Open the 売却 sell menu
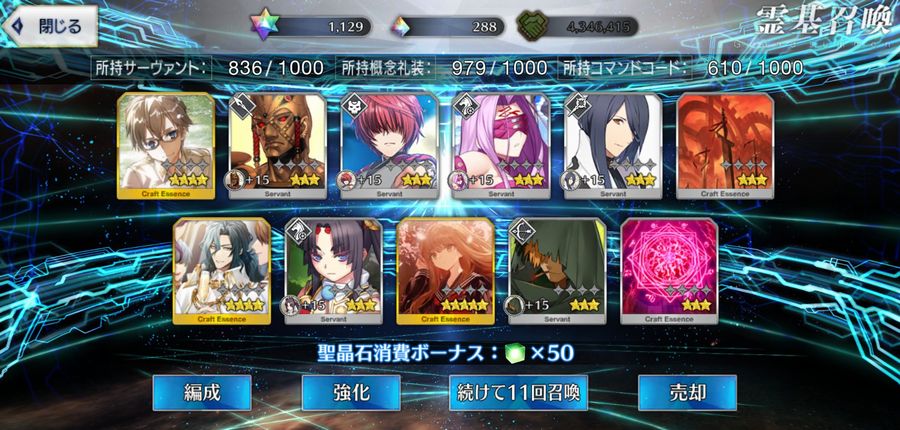Image resolution: width=900 pixels, height=430 pixels. (x=687, y=392)
